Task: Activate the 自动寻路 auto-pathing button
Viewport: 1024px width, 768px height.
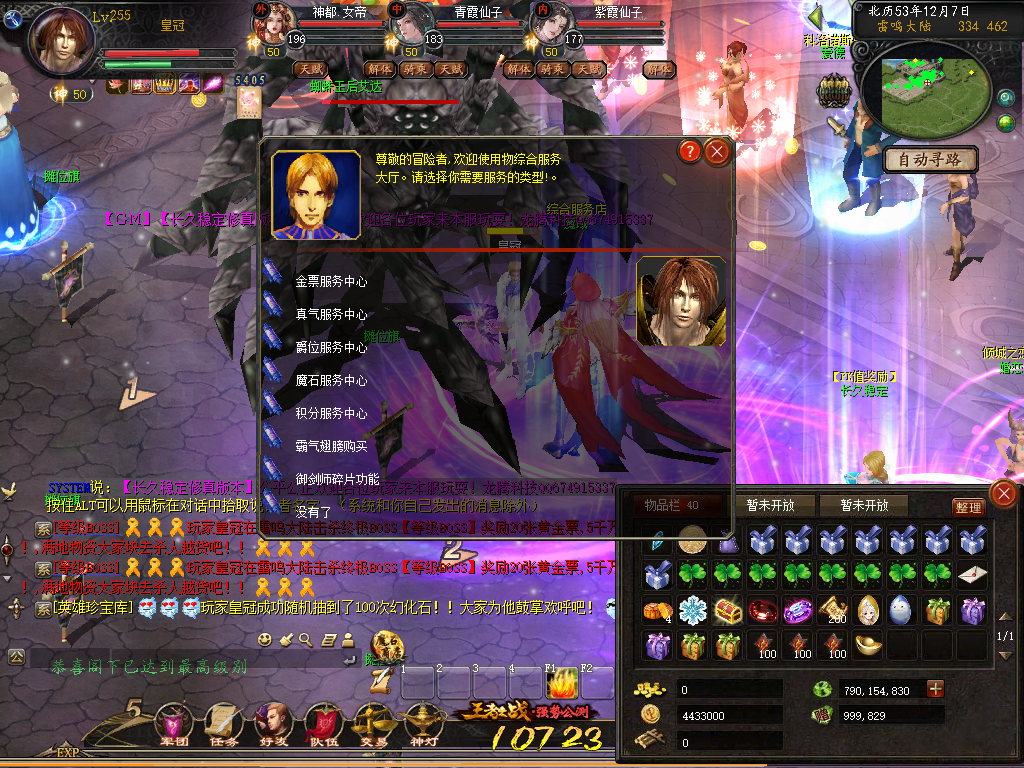Action: pyautogui.click(x=930, y=159)
